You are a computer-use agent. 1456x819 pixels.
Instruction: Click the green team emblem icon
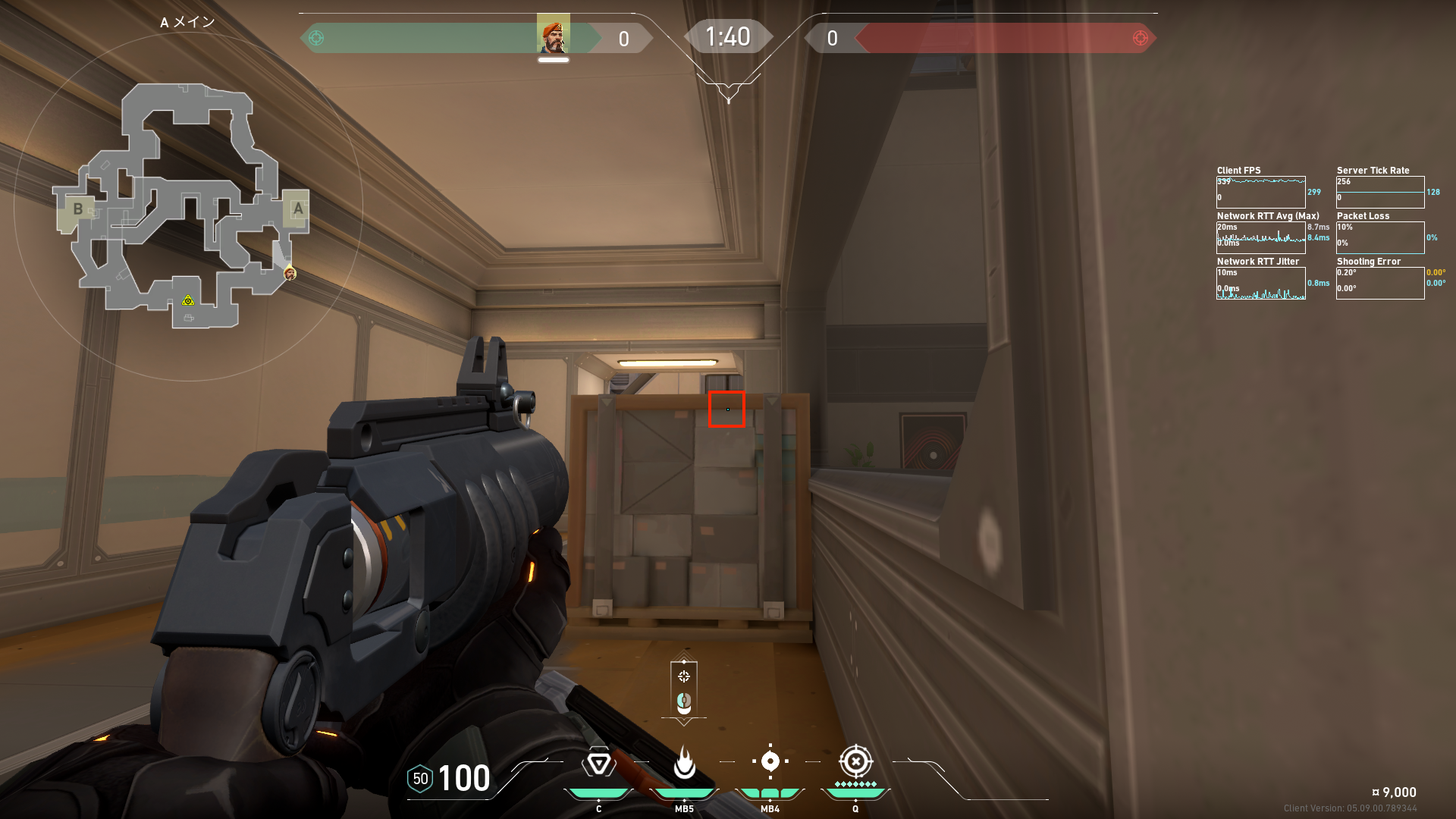point(317,38)
